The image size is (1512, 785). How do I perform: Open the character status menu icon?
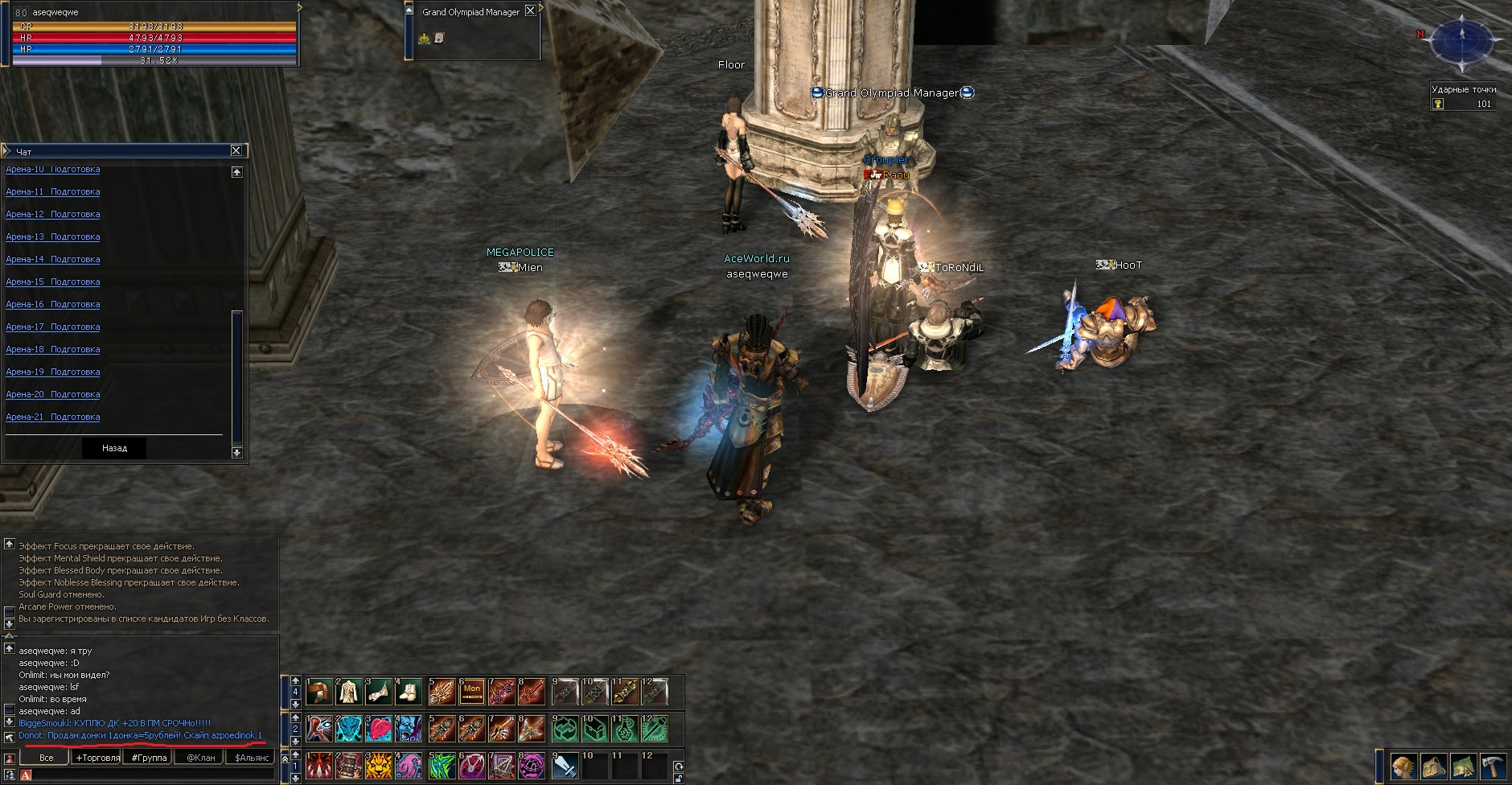[x=1403, y=767]
